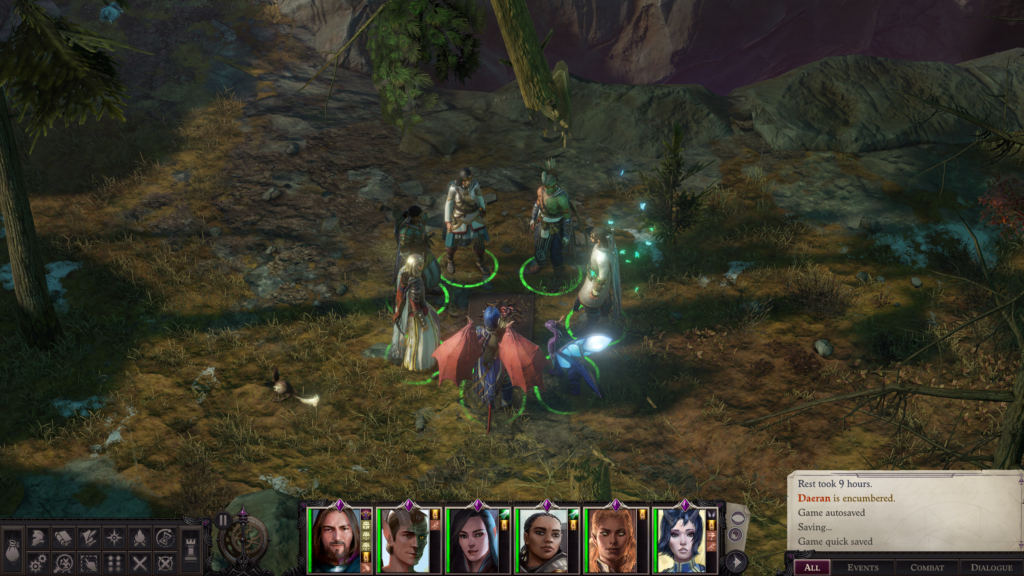Open the character sheet helmet icon
This screenshot has width=1024, height=576.
[36, 538]
